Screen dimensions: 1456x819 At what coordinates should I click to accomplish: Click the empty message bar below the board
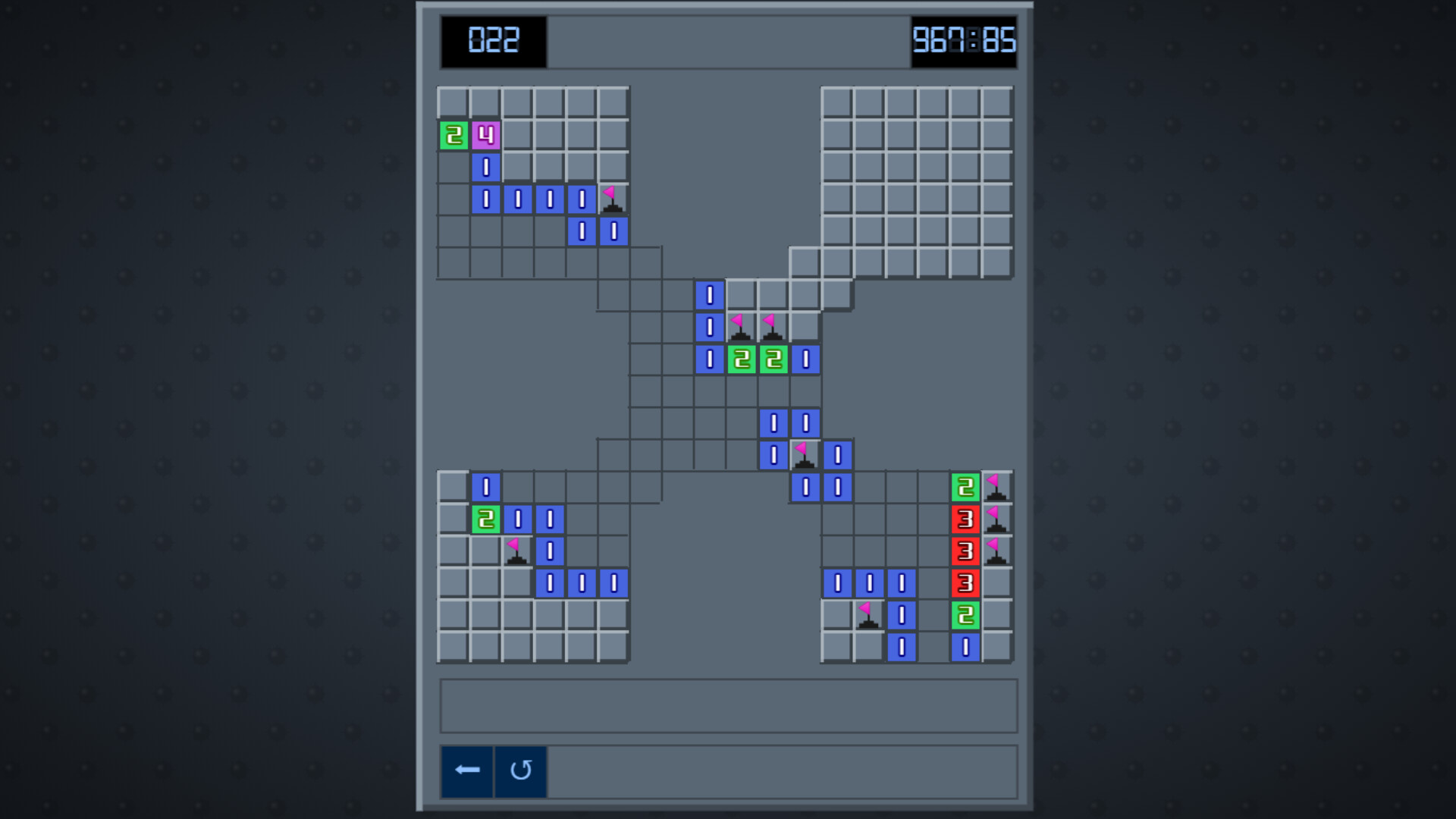(726, 705)
